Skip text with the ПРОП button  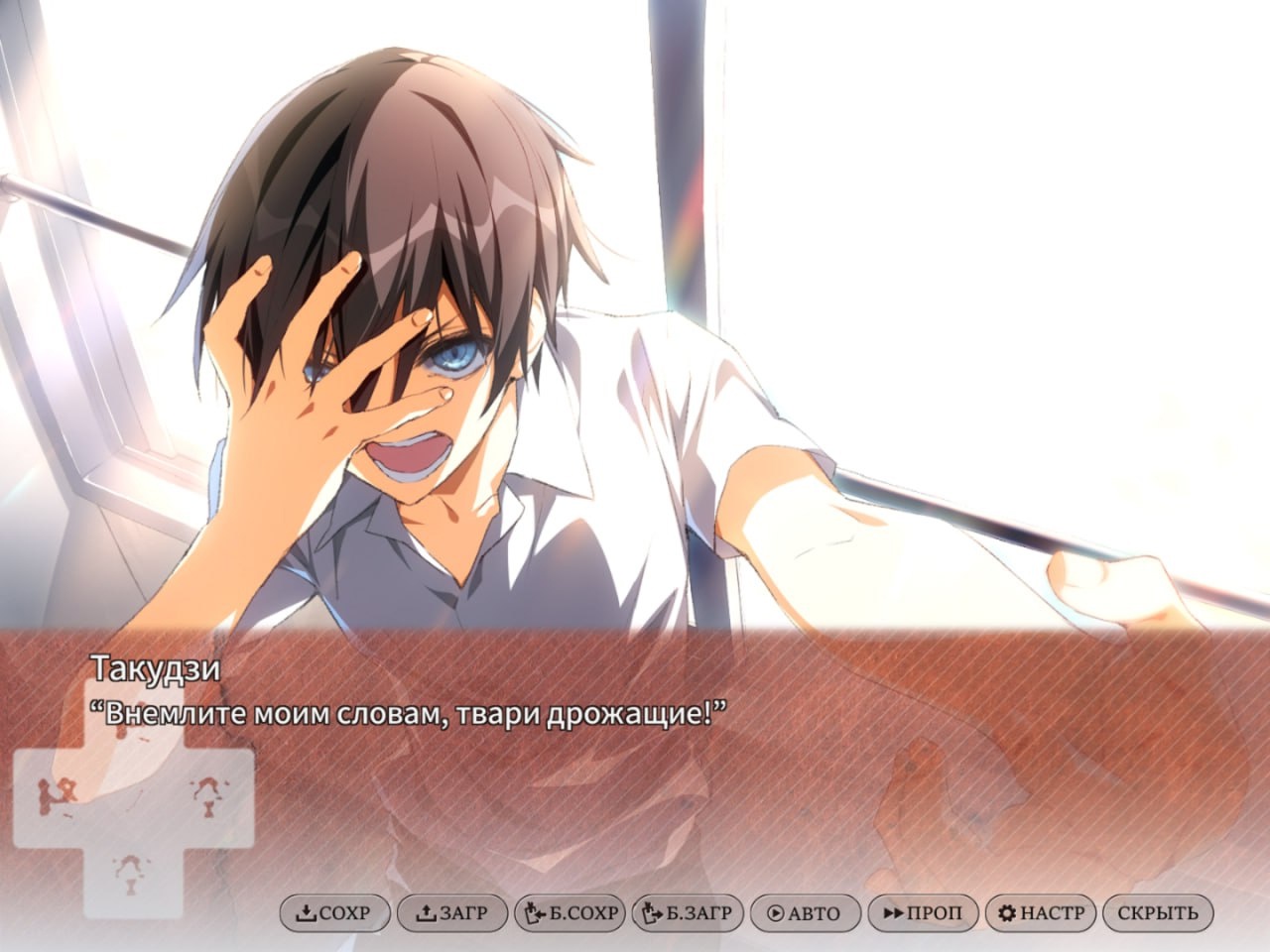[922, 913]
